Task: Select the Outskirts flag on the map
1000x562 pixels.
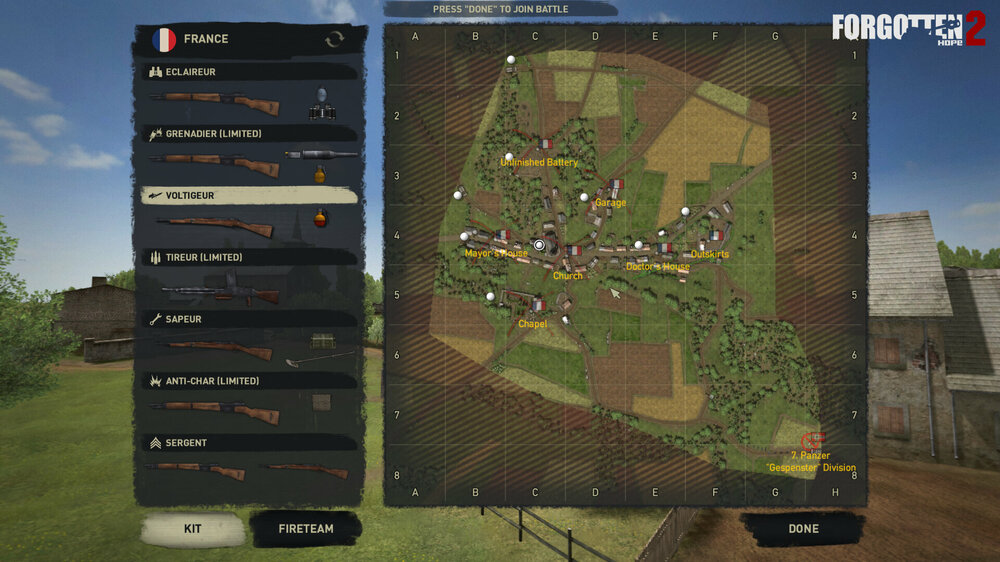Action: (716, 236)
